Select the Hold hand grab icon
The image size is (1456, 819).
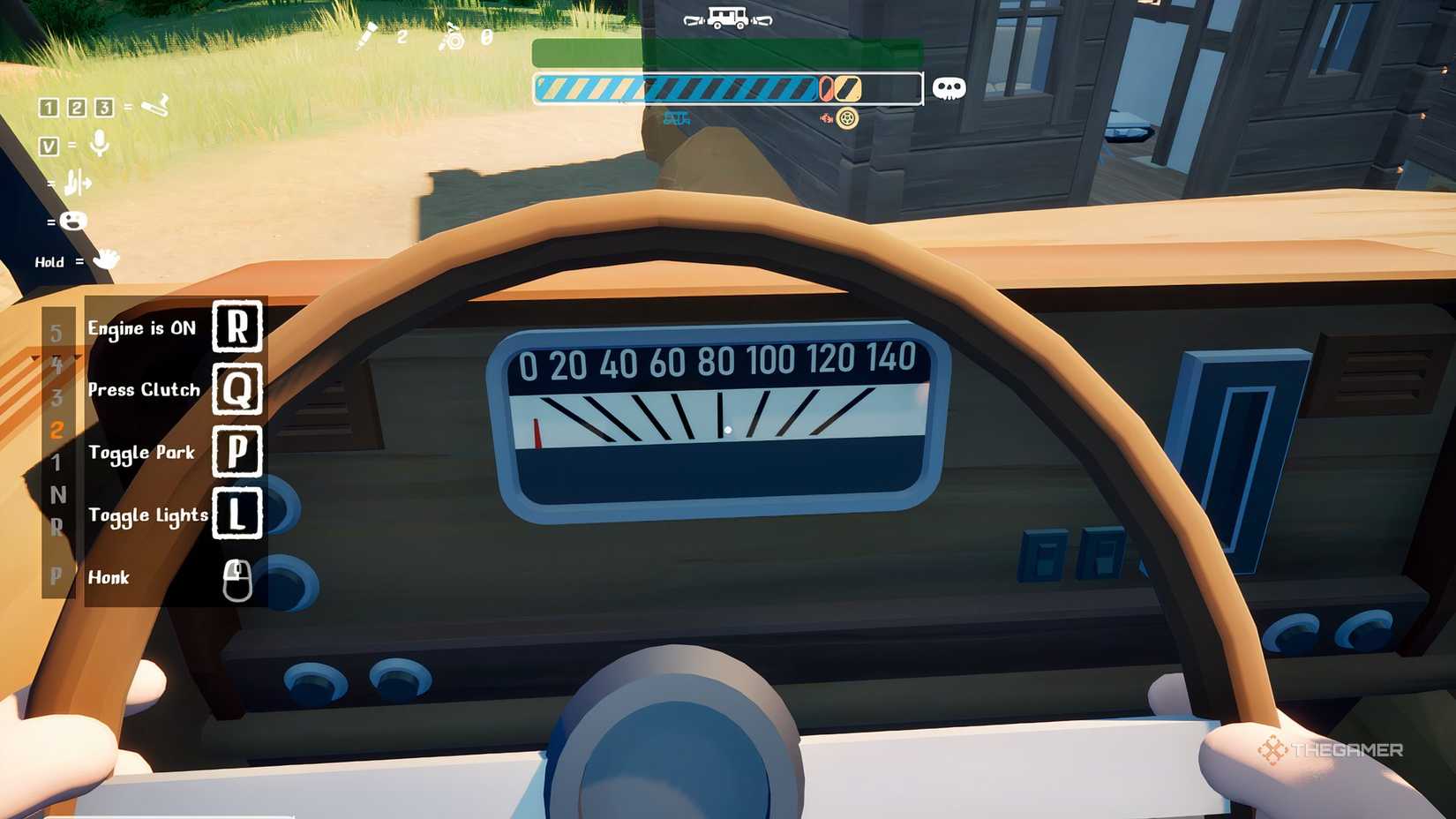click(106, 260)
